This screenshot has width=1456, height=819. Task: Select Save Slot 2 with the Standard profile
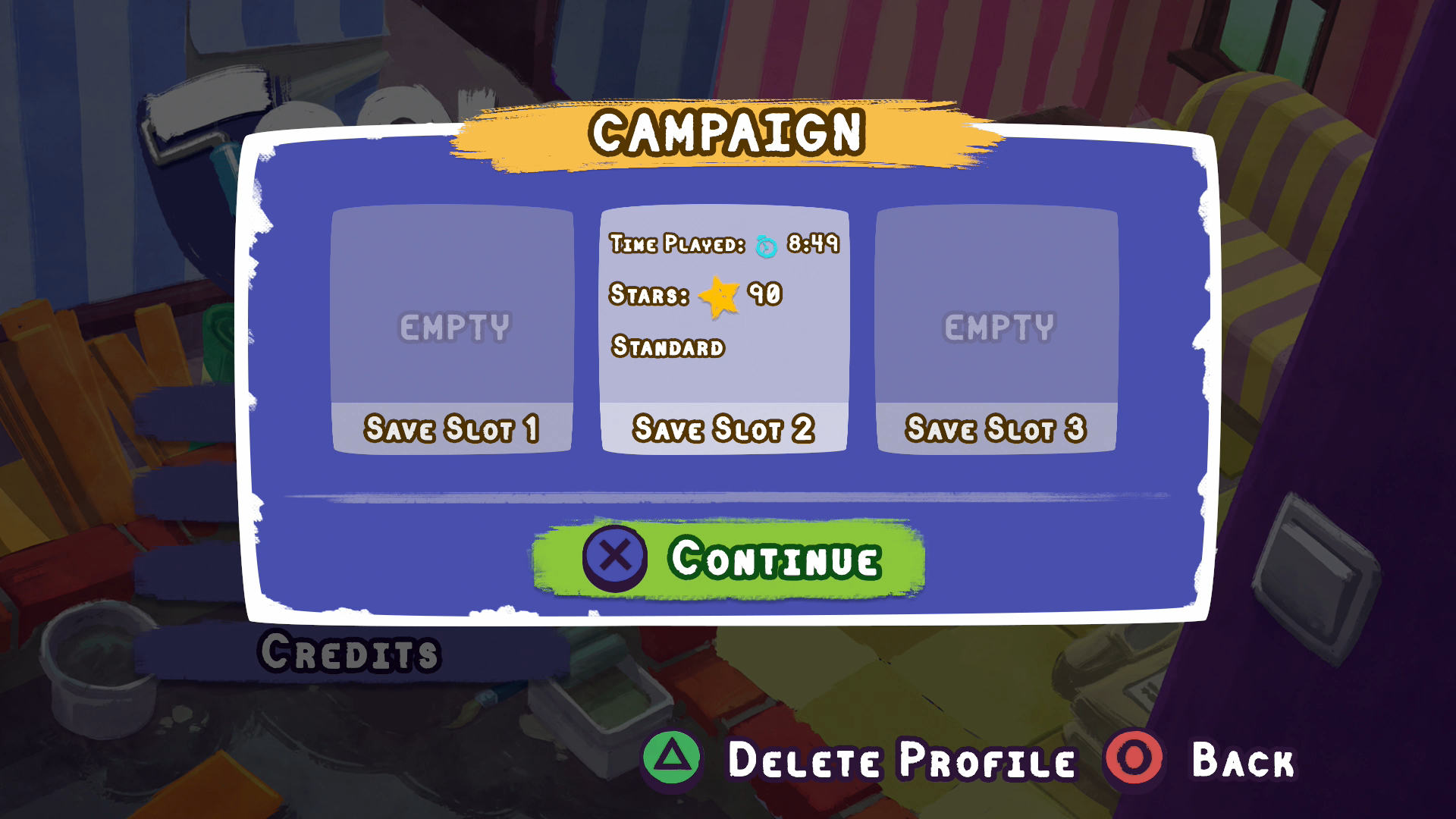[x=724, y=330]
